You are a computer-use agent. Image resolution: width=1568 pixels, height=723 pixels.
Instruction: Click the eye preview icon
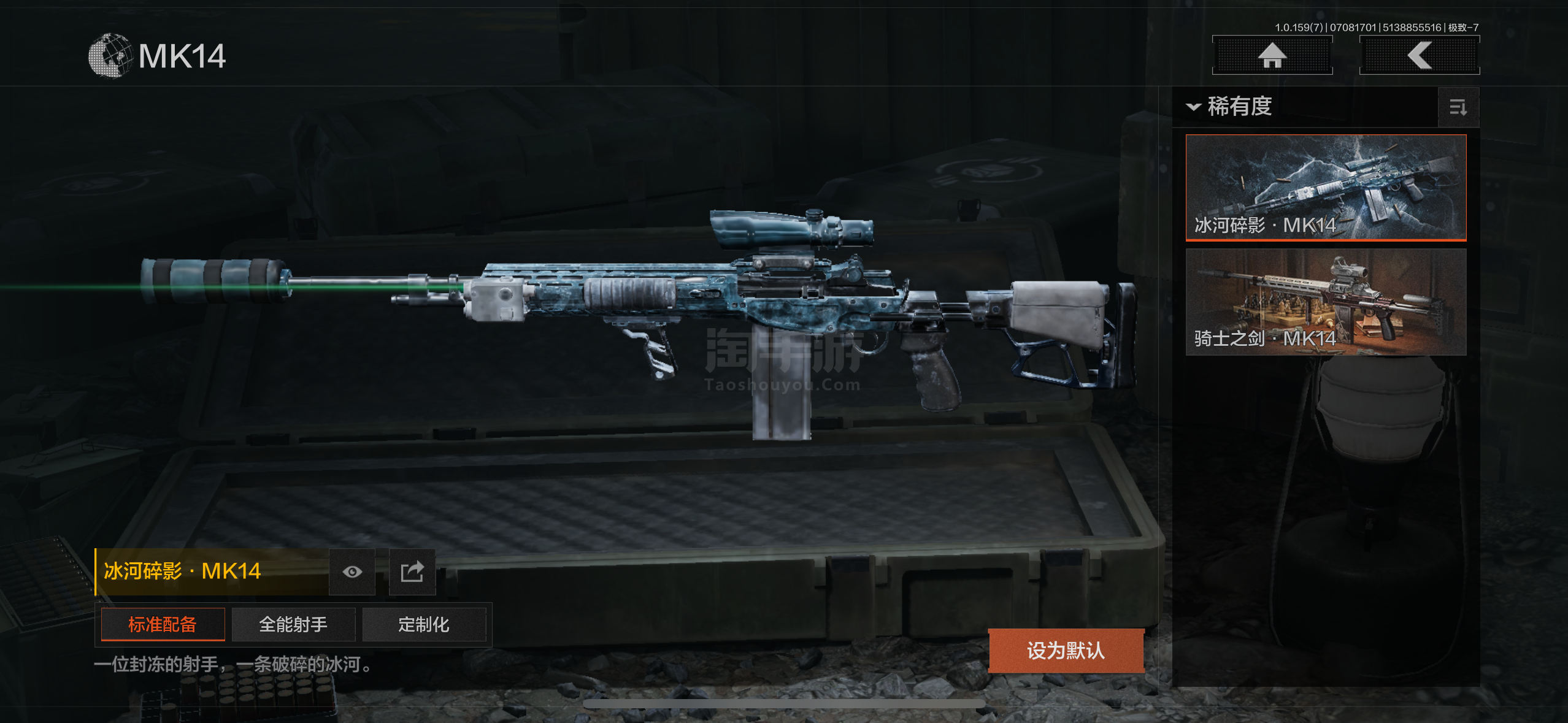coord(352,572)
